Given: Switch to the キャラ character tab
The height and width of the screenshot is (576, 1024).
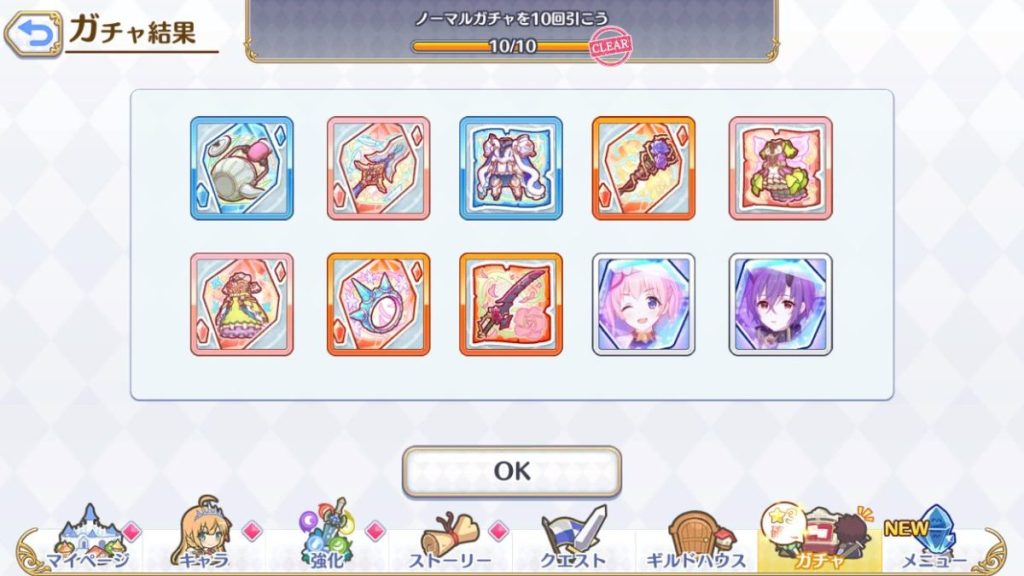Looking at the screenshot, I should (x=205, y=540).
